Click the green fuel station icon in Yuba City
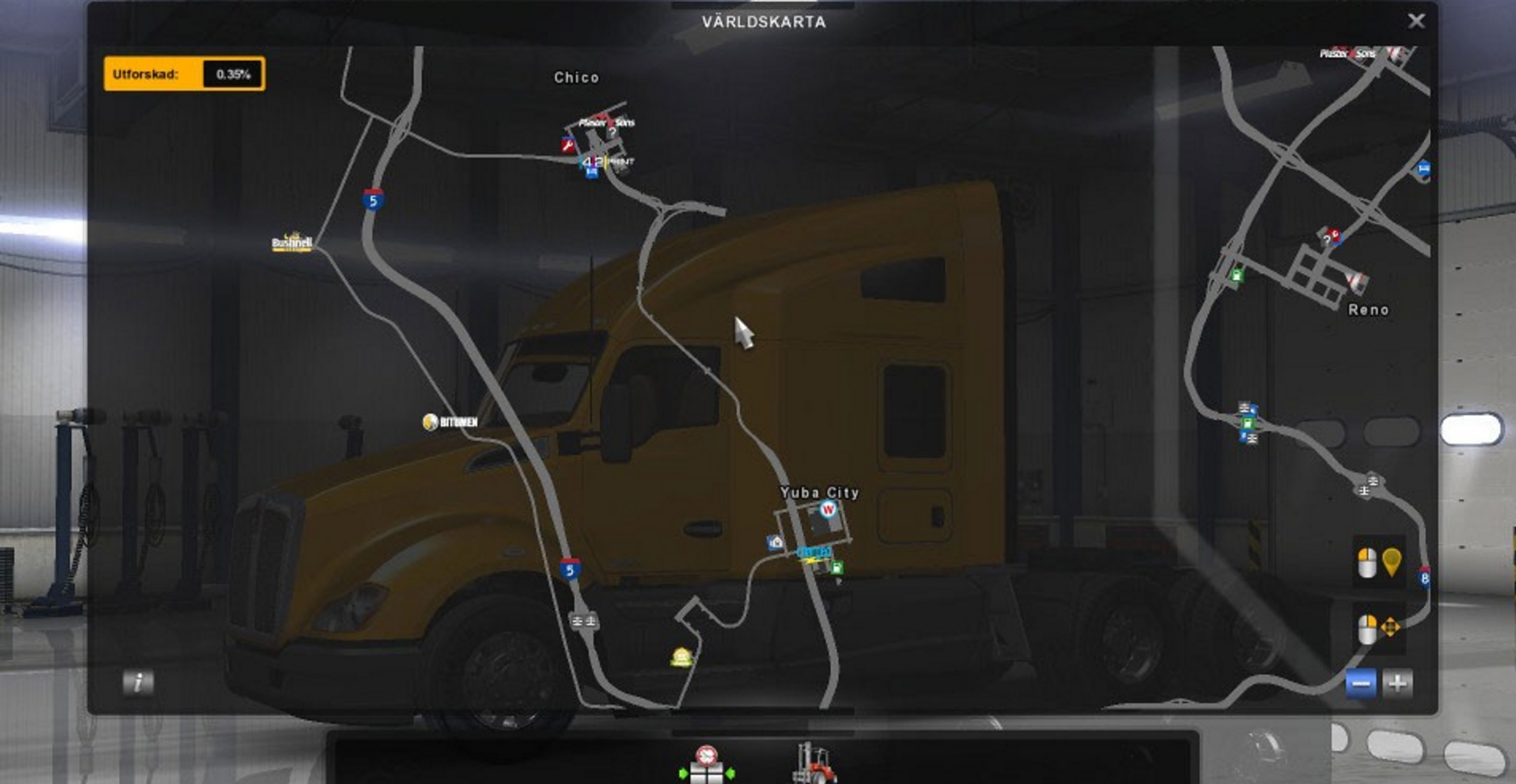The image size is (1516, 784). [x=837, y=568]
